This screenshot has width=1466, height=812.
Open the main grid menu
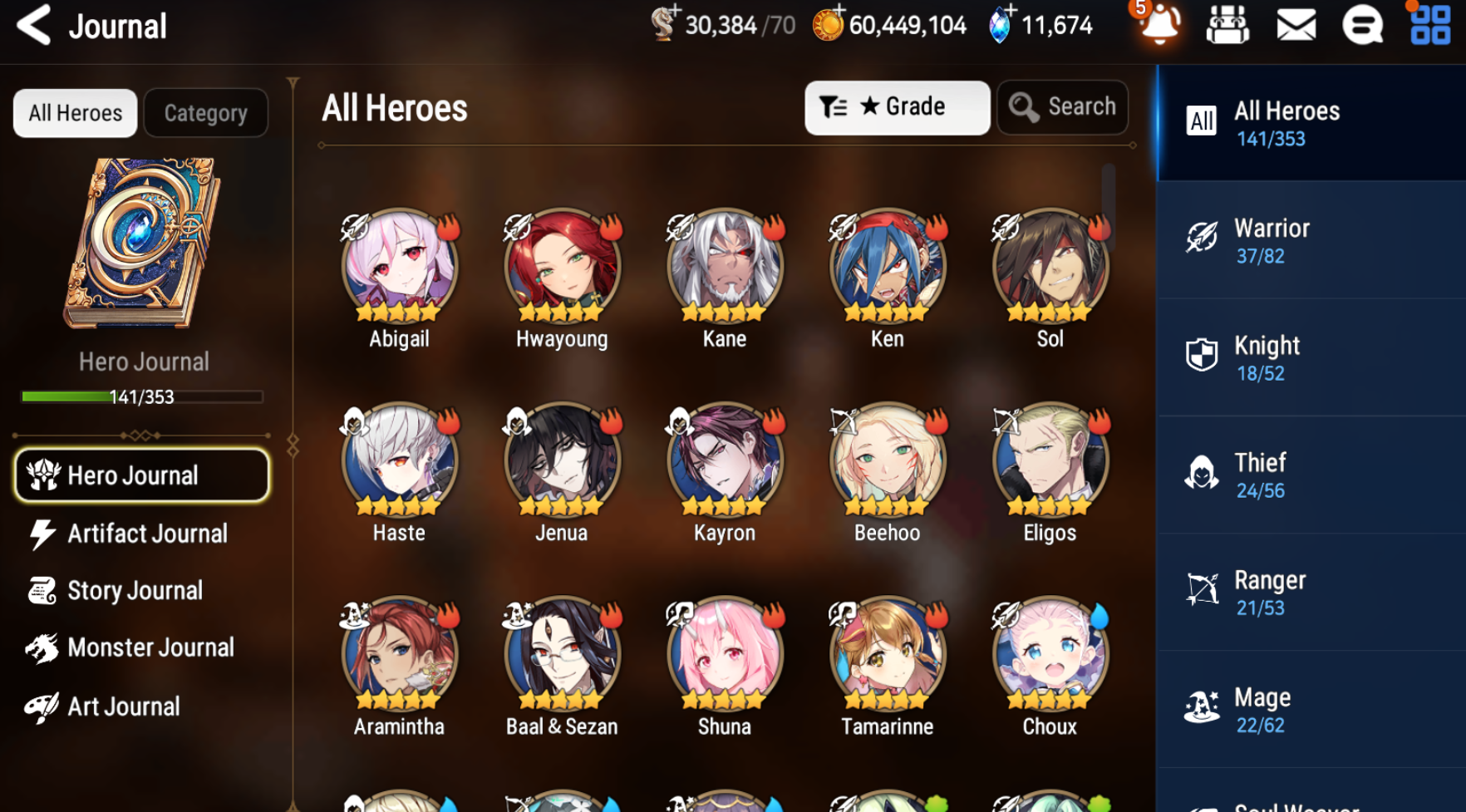[1430, 25]
